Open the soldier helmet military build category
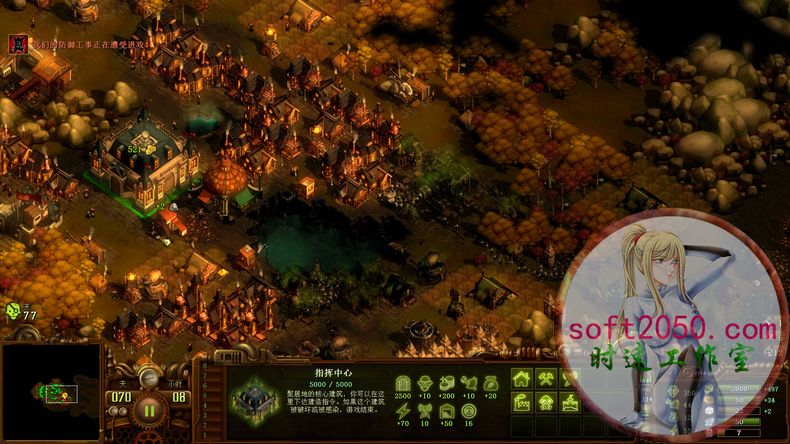Viewport: 790px width, 444px height. [x=546, y=402]
